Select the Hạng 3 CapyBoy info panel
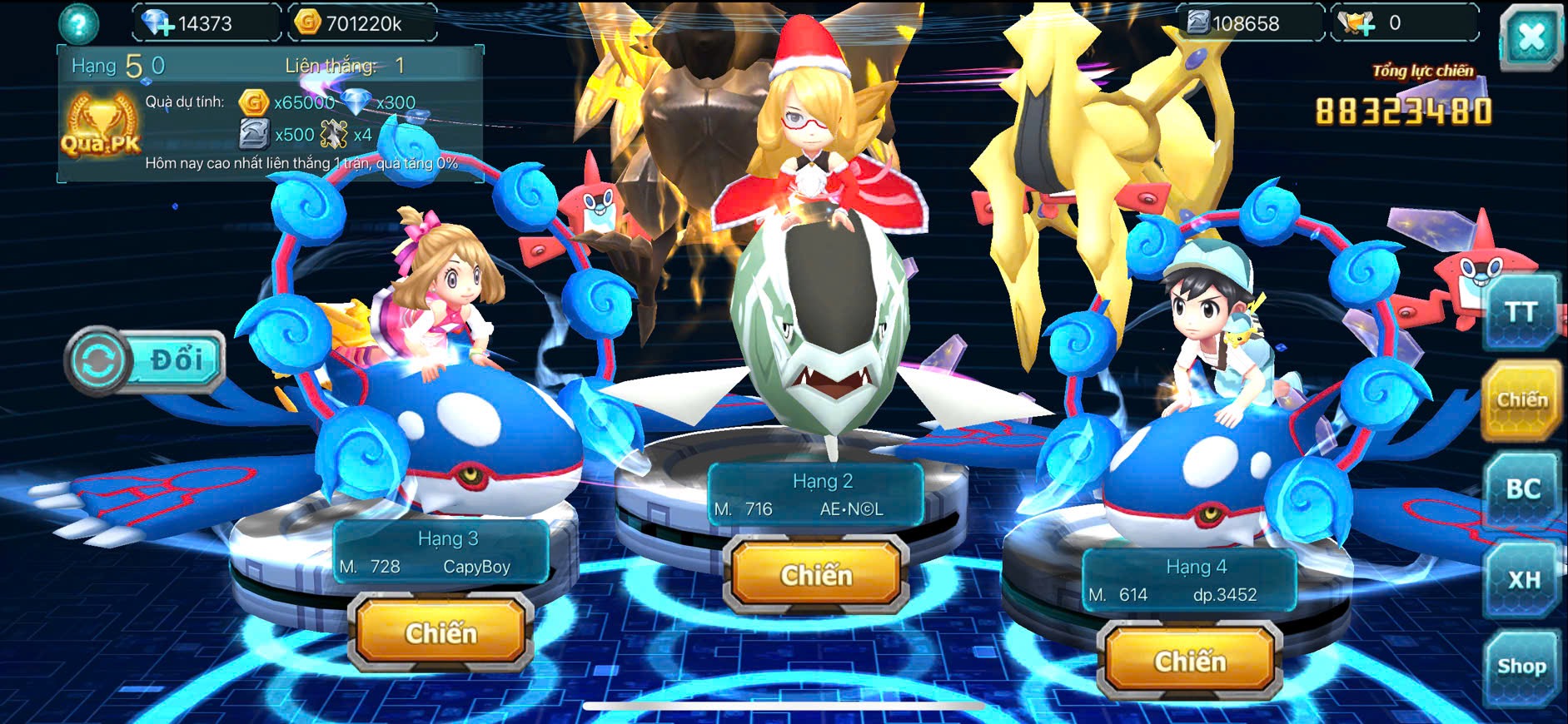 coord(441,553)
